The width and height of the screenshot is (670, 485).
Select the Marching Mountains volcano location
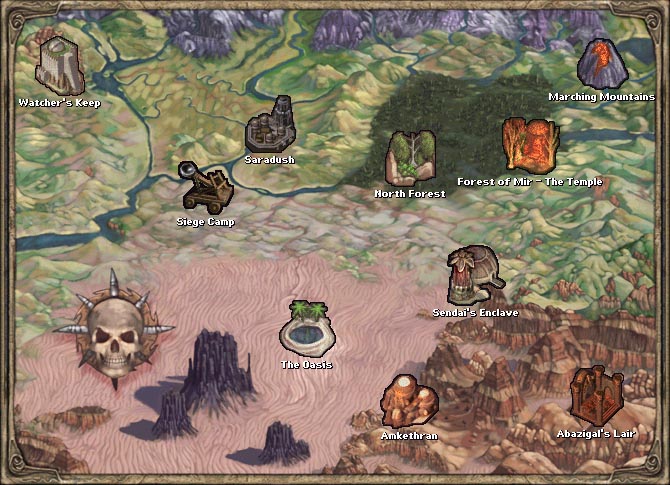[602, 63]
